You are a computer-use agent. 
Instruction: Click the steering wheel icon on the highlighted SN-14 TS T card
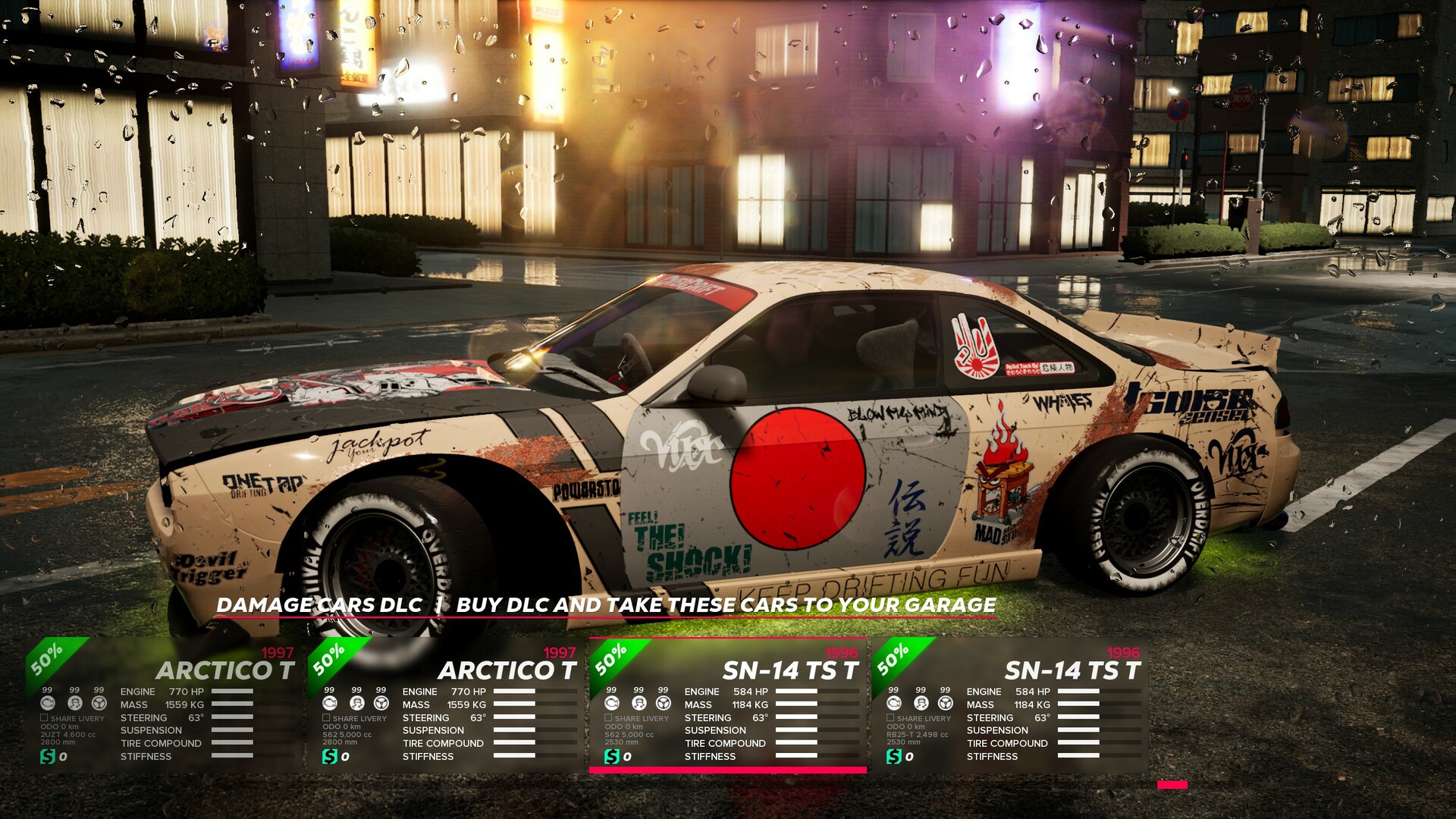663,704
